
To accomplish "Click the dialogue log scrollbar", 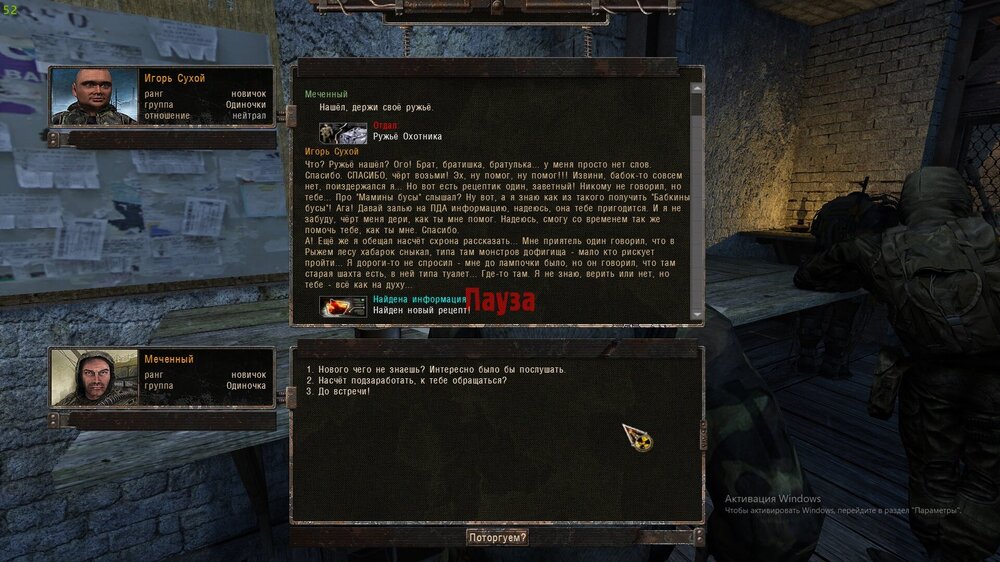I will pyautogui.click(x=697, y=200).
